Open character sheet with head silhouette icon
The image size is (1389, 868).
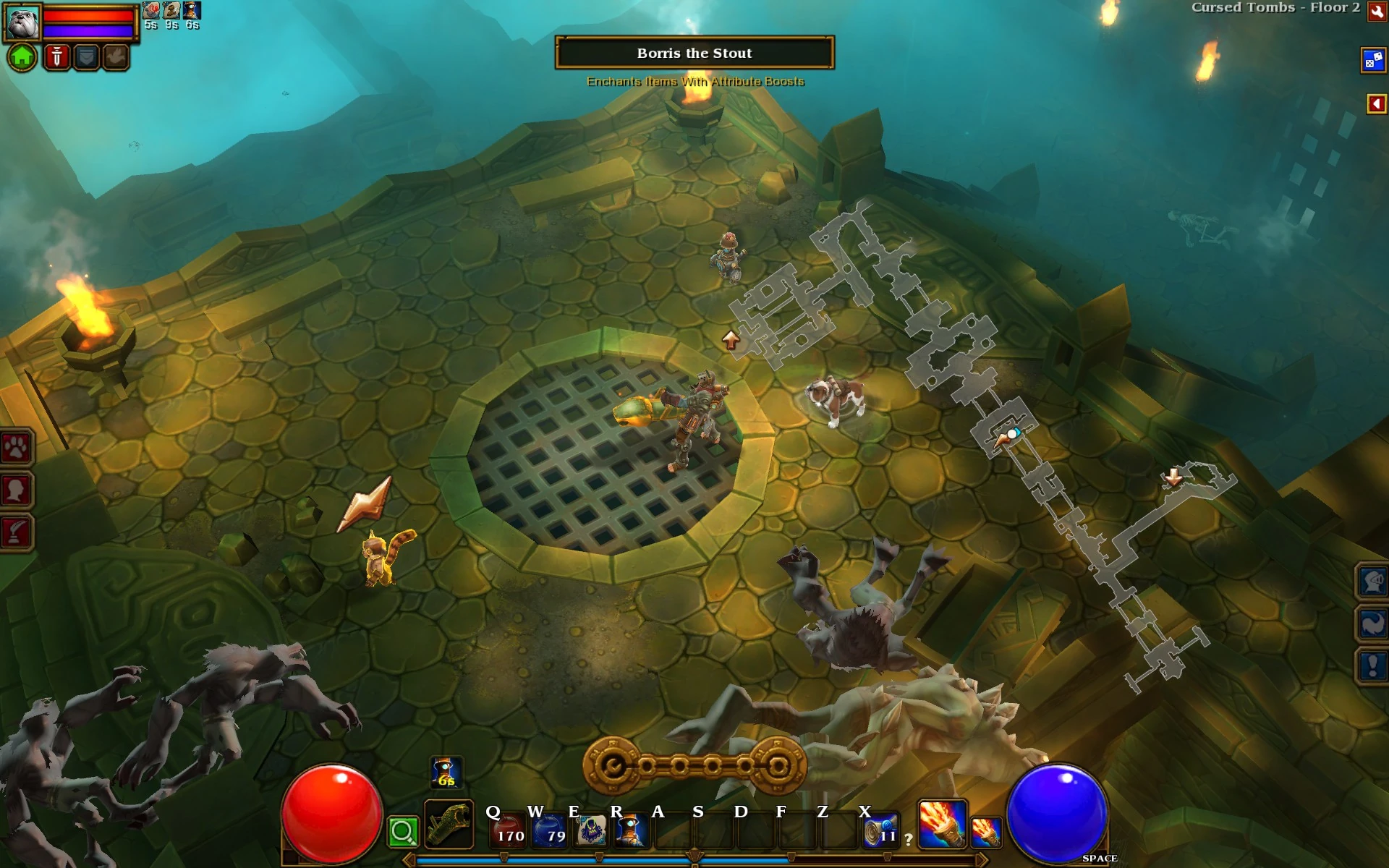pos(16,490)
